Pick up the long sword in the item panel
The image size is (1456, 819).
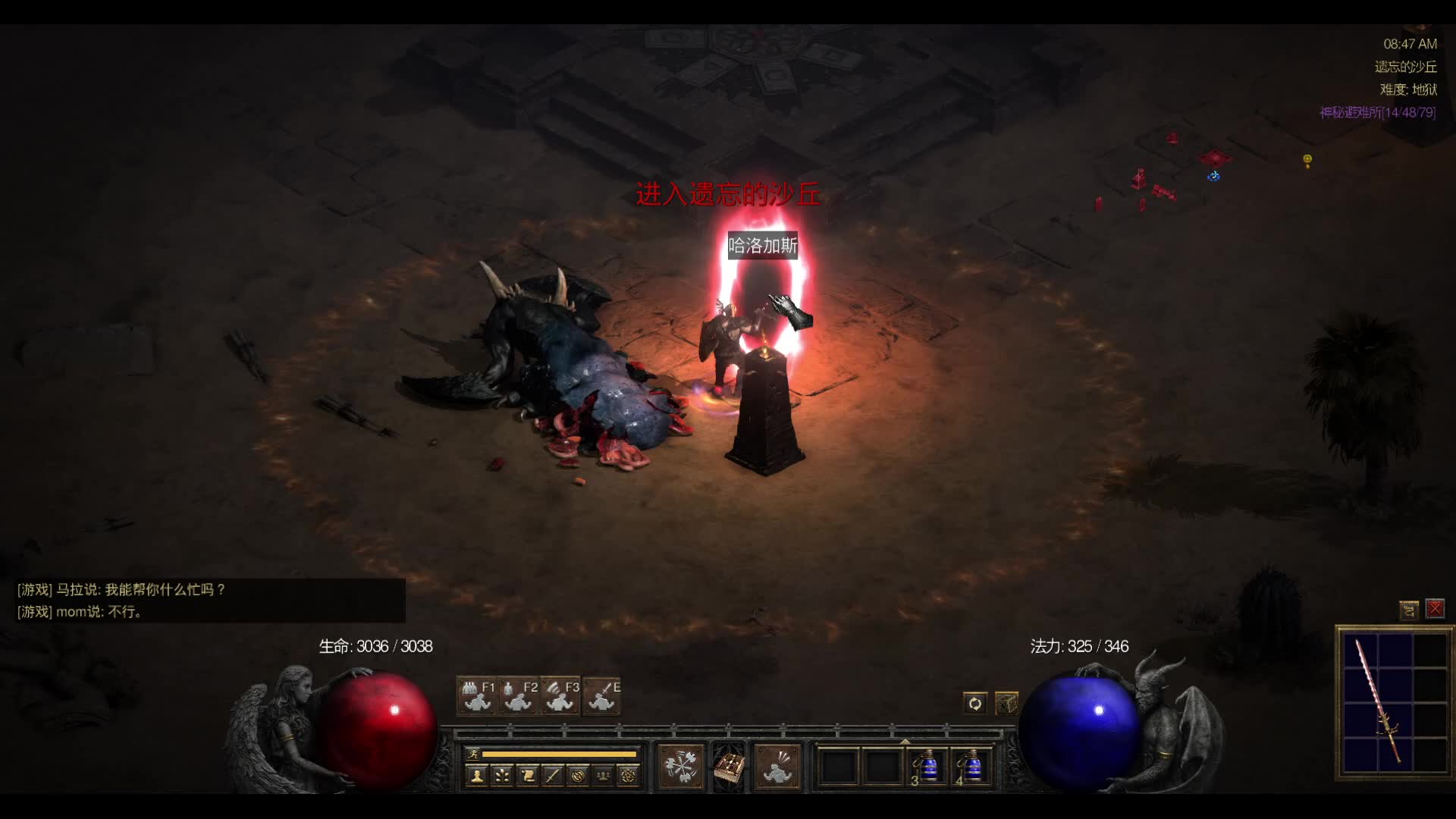pyautogui.click(x=1378, y=699)
